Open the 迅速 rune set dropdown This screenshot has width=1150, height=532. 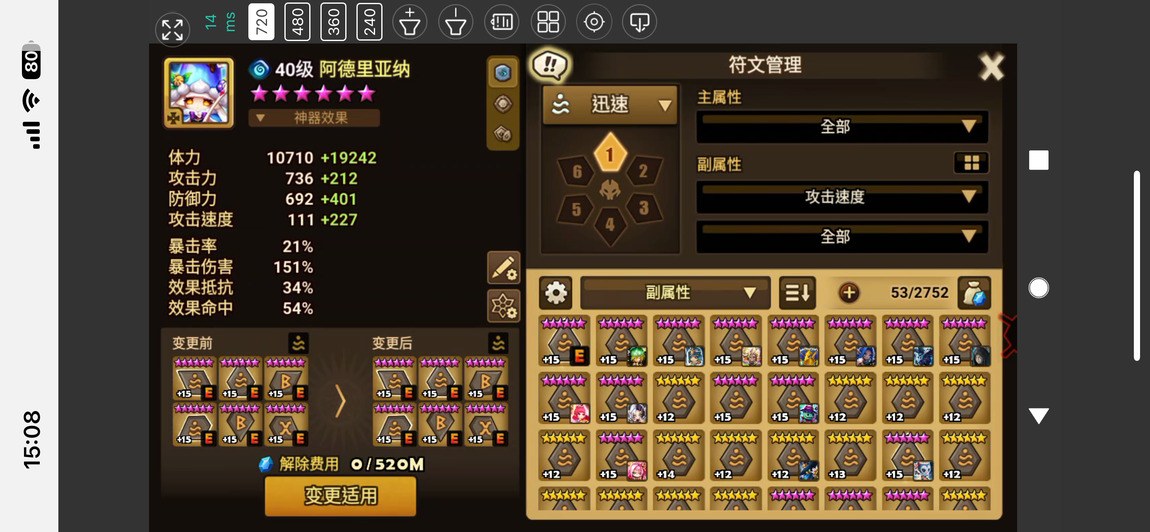(x=610, y=105)
